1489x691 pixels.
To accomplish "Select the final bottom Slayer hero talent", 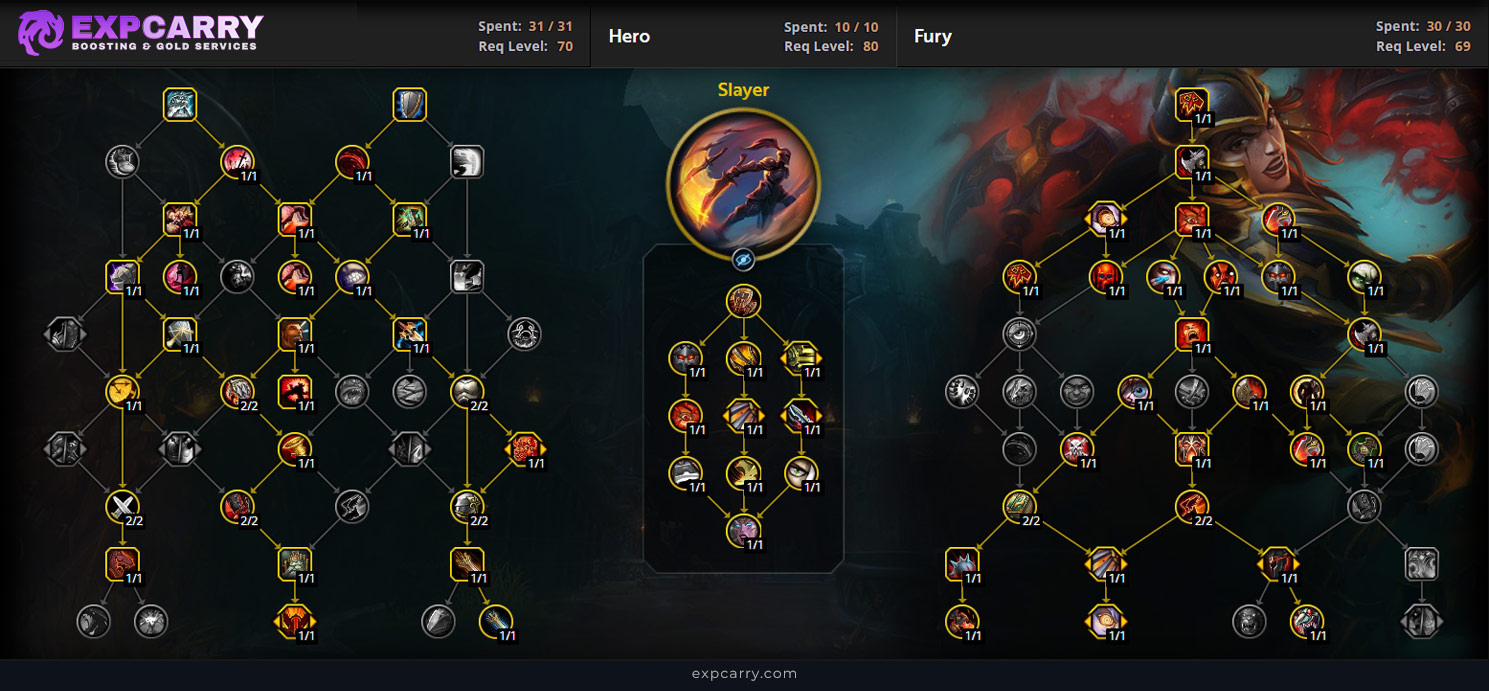I will (743, 530).
